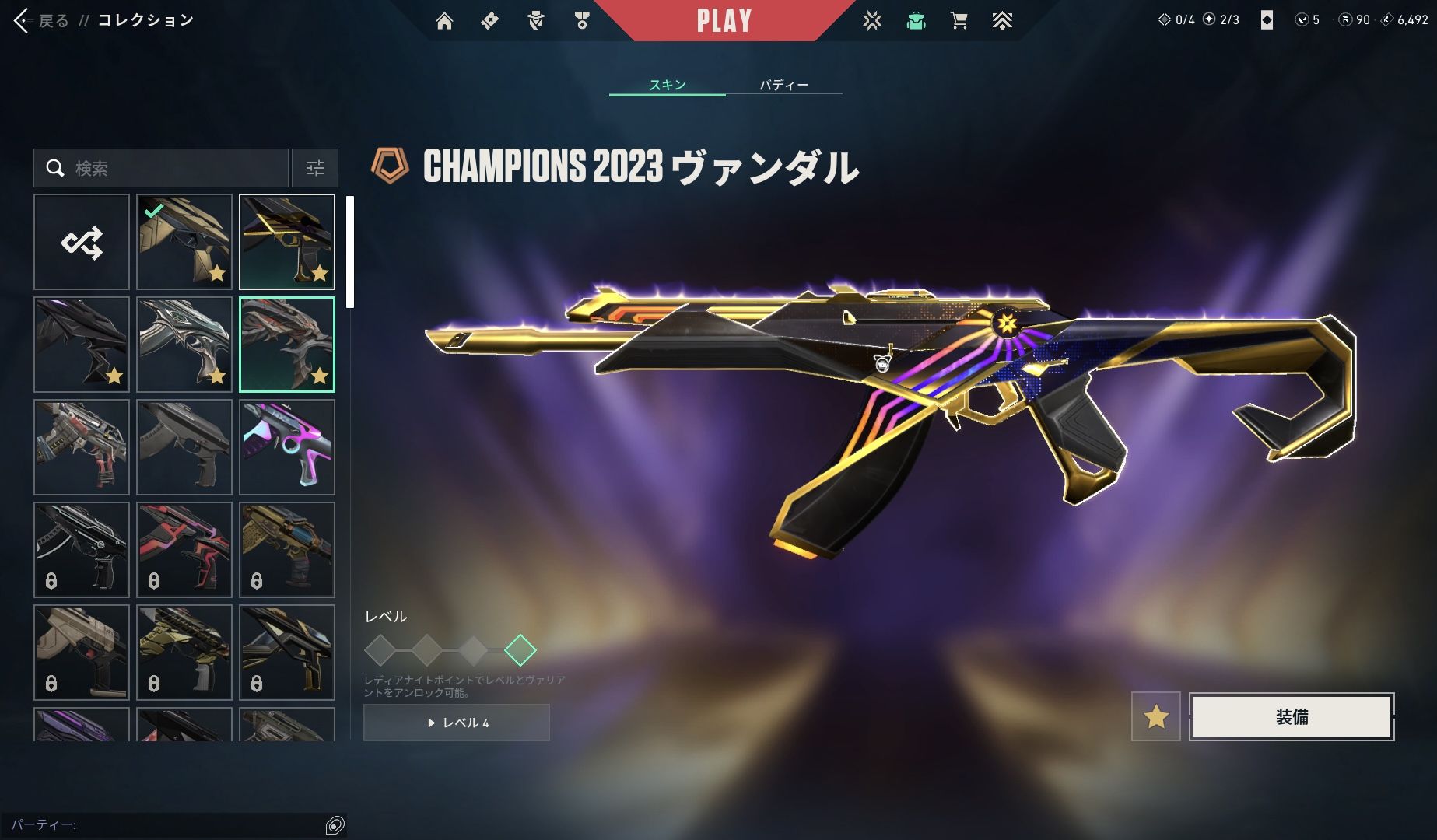Open the battle pass icon in top nav

pyautogui.click(x=489, y=21)
